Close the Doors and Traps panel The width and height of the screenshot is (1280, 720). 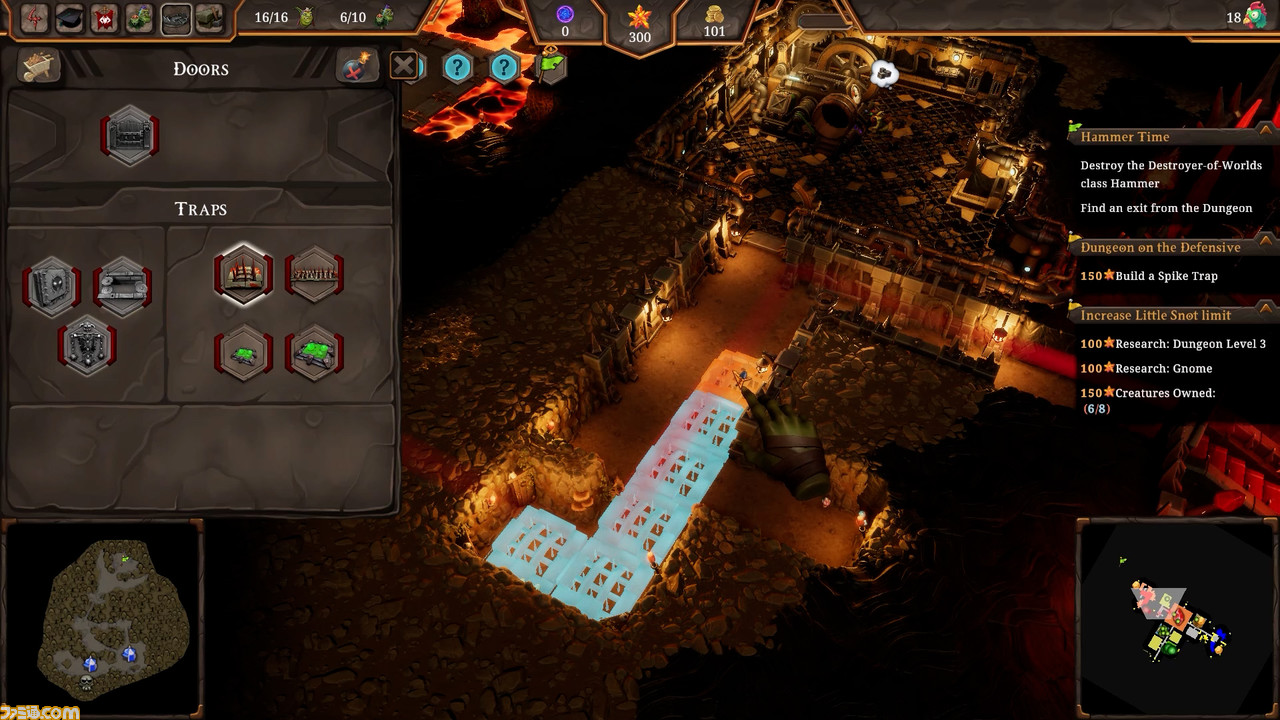[x=403, y=67]
